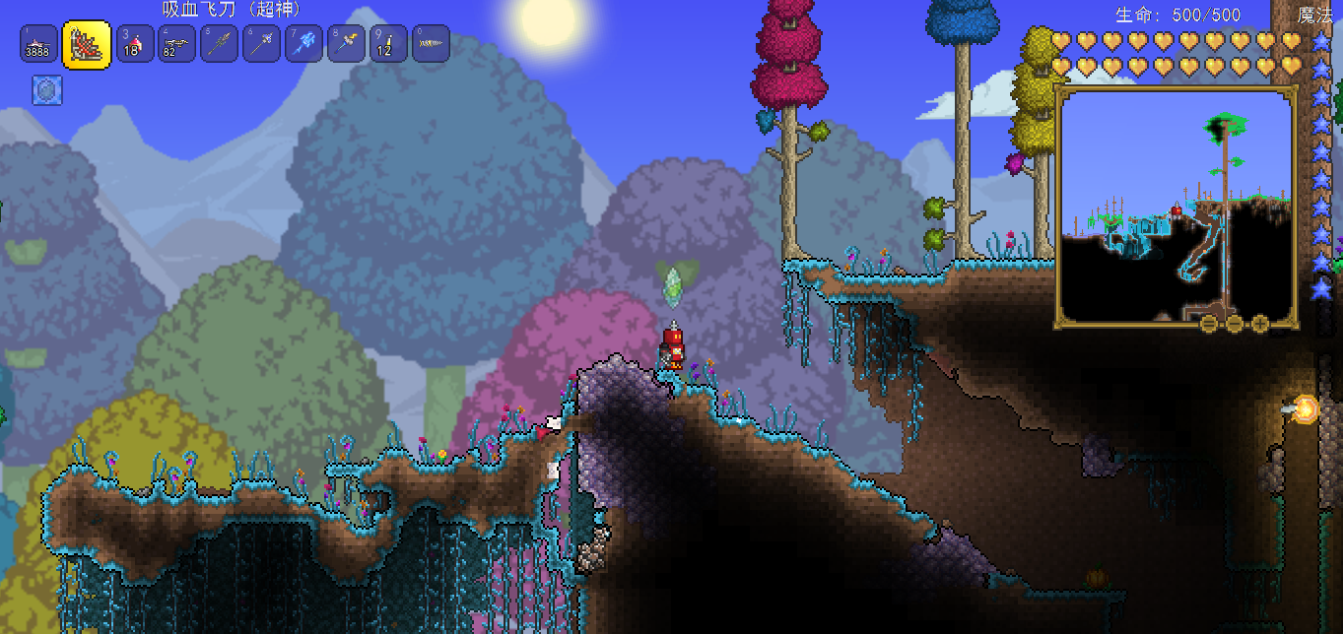Pick the spear in hotbar slot 5
The height and width of the screenshot is (634, 1343).
(219, 44)
